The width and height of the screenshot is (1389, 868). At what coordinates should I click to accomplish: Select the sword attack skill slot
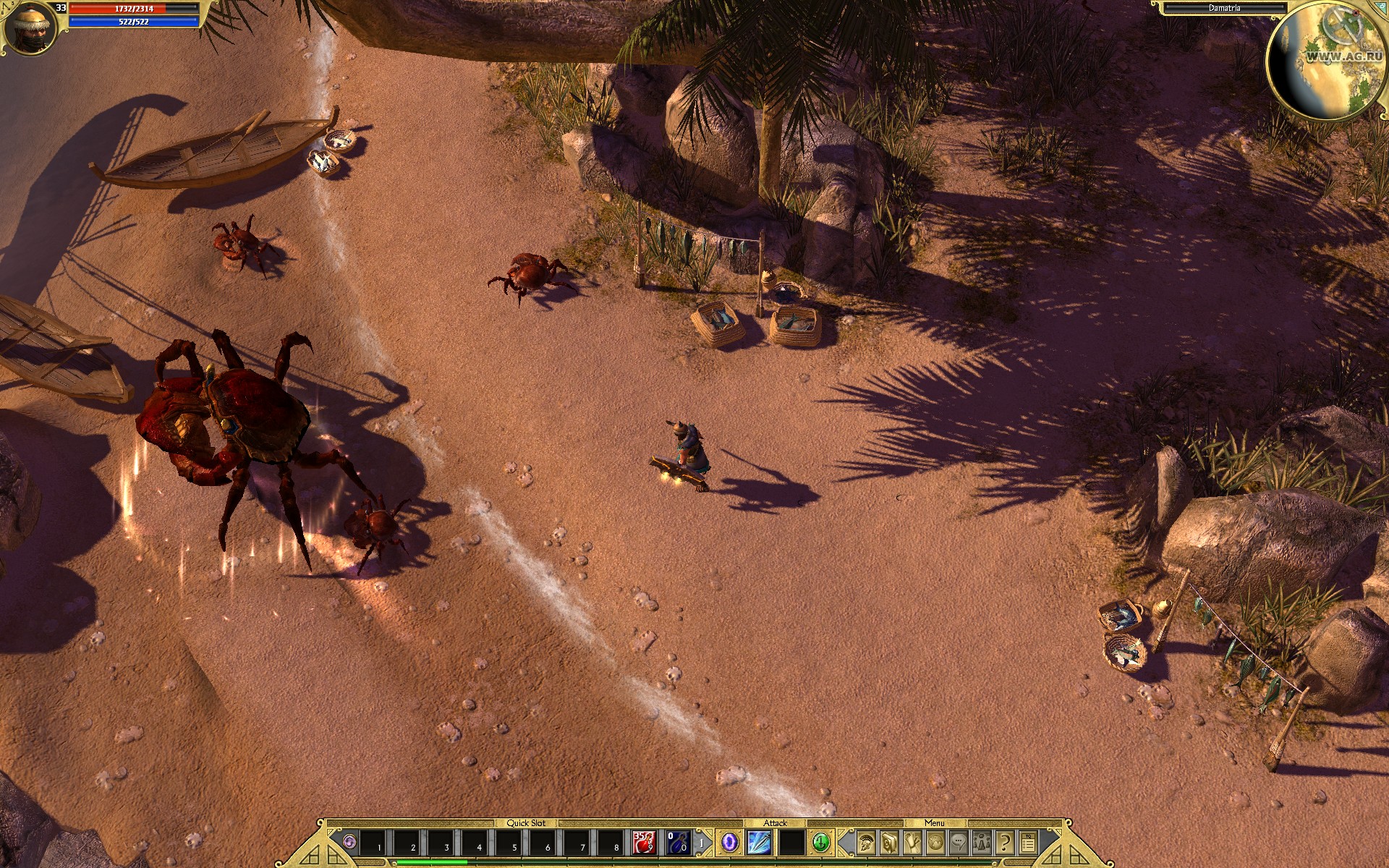pyautogui.click(x=760, y=843)
